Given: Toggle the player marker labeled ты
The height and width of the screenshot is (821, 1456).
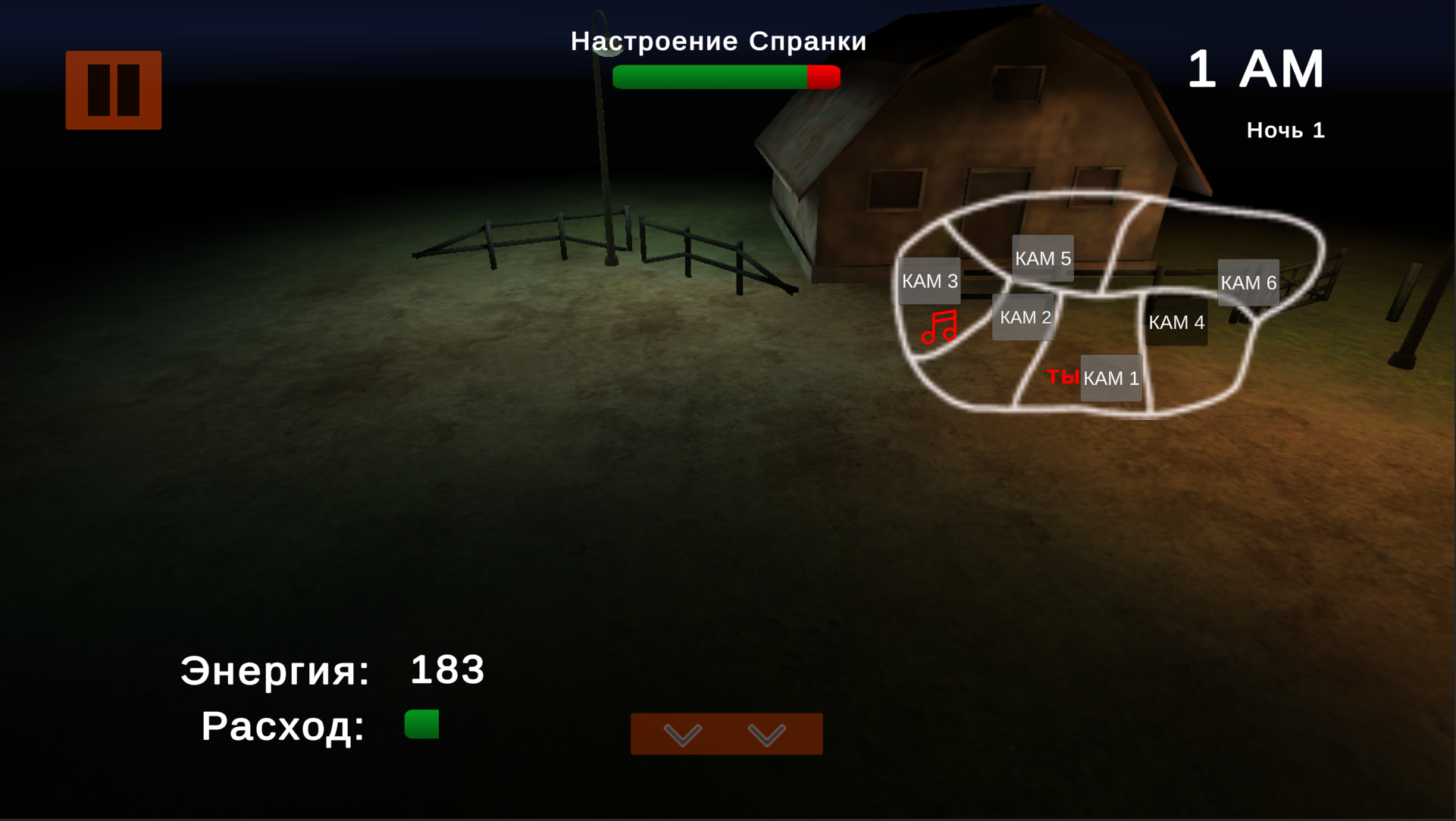Looking at the screenshot, I should pos(1064,376).
